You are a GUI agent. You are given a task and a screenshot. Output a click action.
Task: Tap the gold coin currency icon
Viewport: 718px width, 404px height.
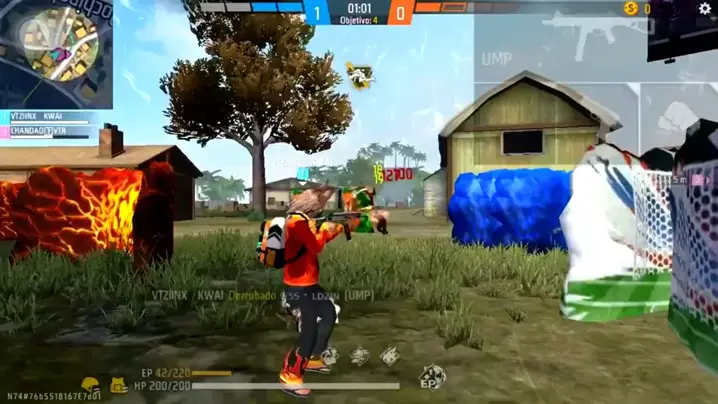click(x=630, y=9)
